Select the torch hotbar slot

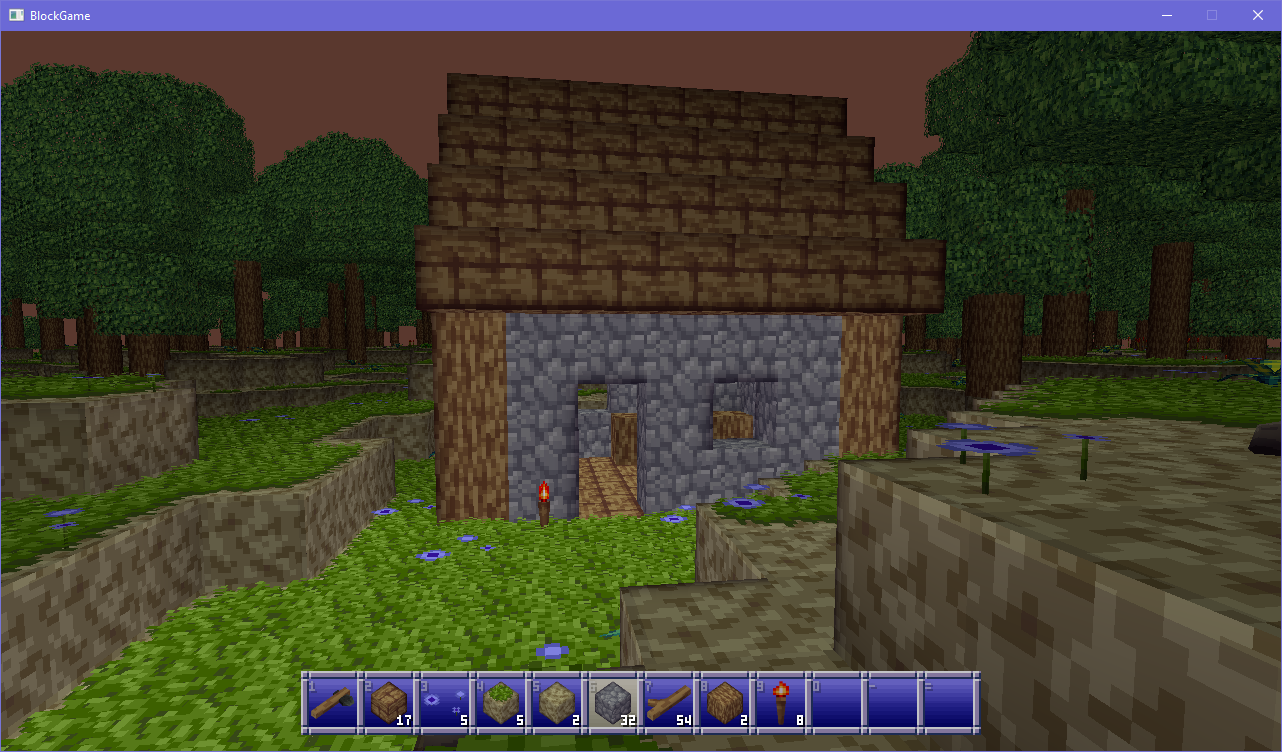(780, 703)
